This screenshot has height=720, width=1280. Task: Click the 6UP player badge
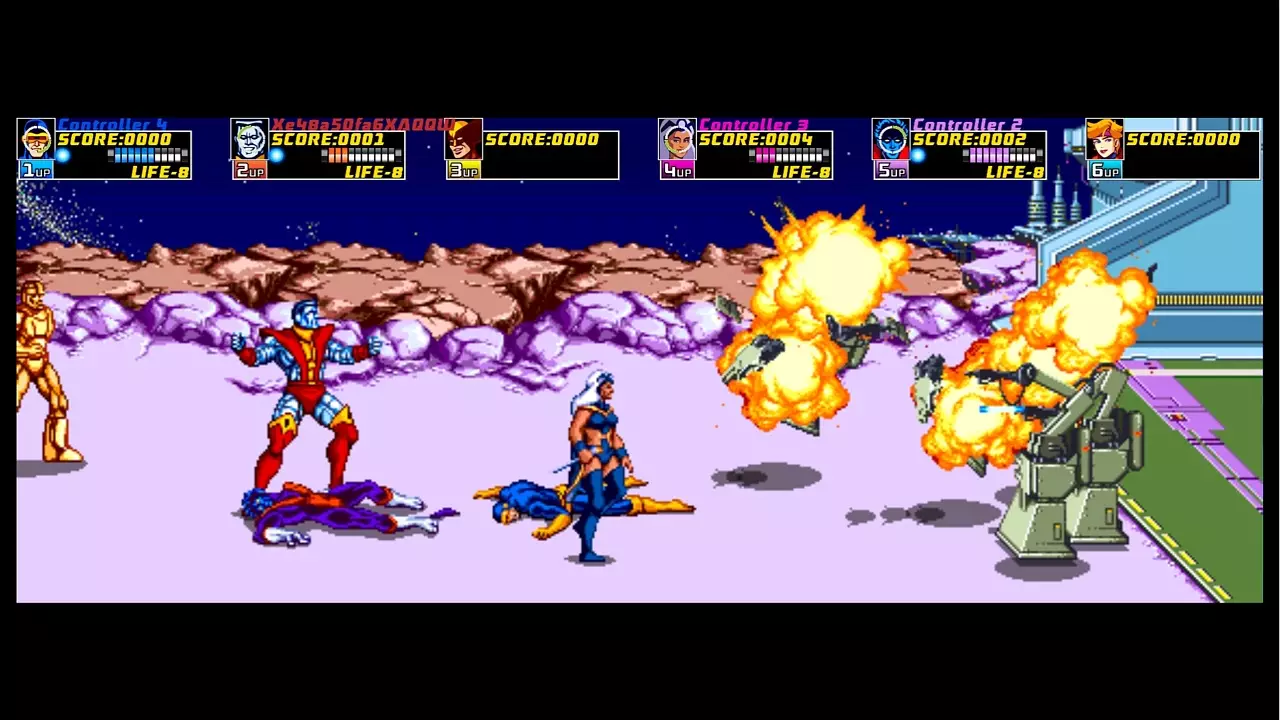tap(1104, 172)
